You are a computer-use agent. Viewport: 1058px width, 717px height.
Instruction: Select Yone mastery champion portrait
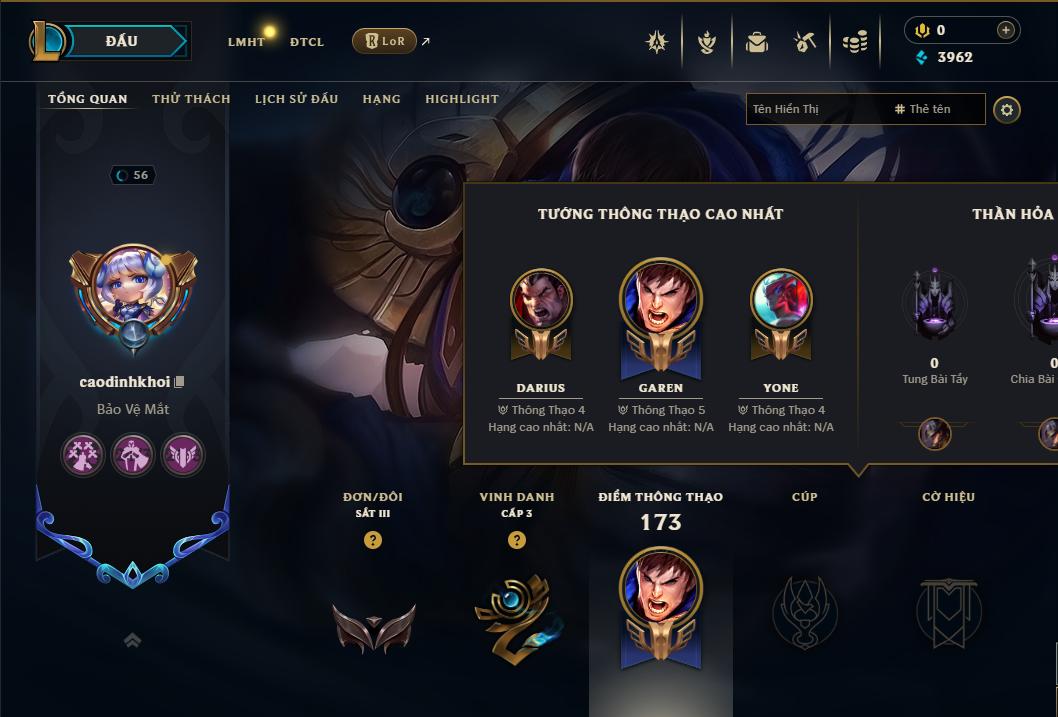coord(781,300)
